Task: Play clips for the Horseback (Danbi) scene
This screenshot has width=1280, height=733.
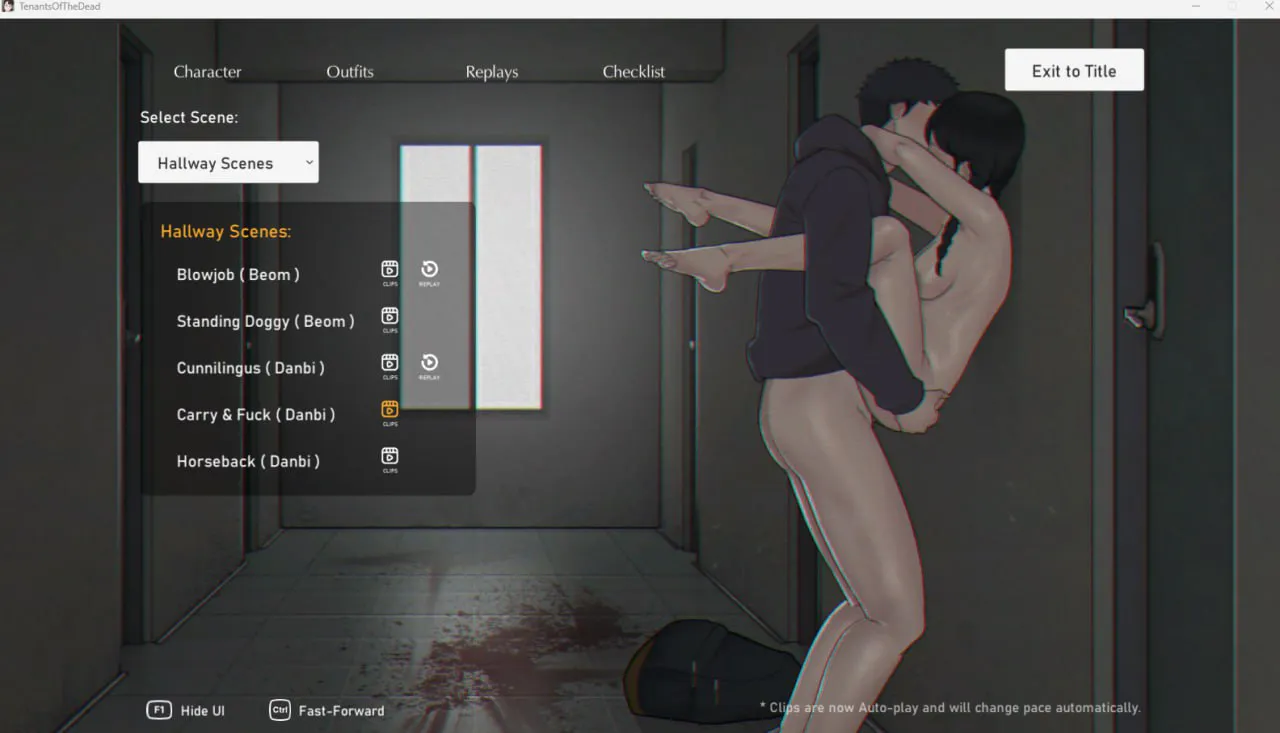Action: pos(390,457)
